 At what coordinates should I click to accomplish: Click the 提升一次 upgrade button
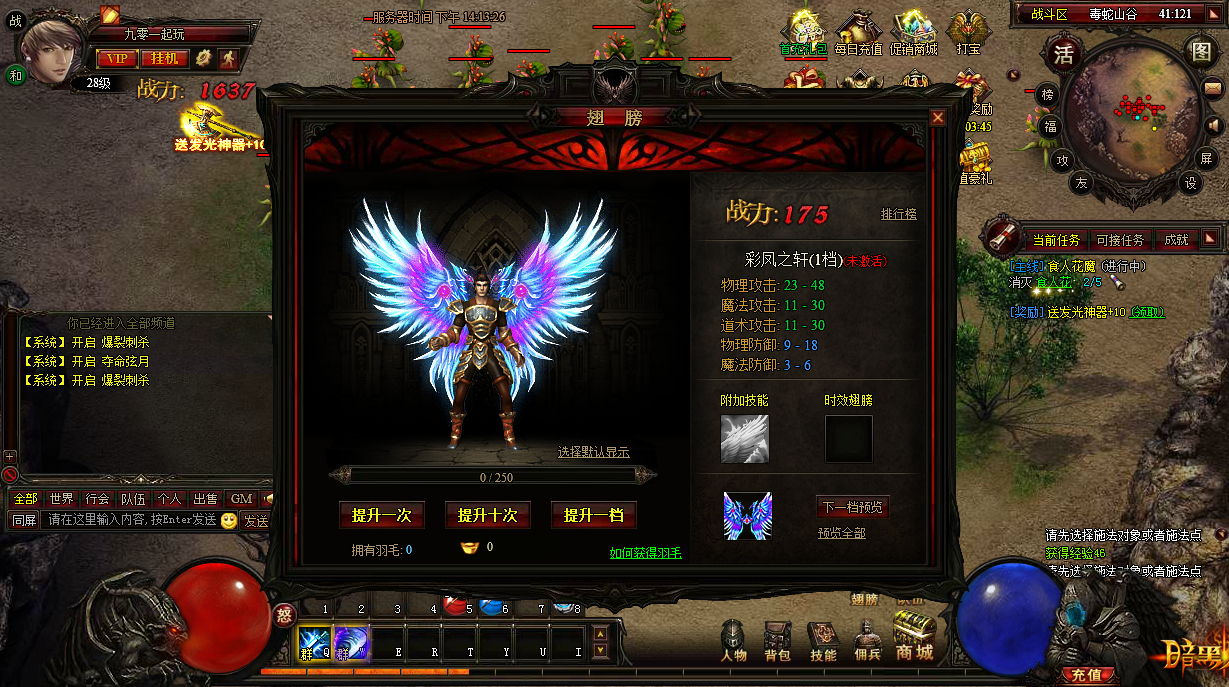[x=381, y=515]
